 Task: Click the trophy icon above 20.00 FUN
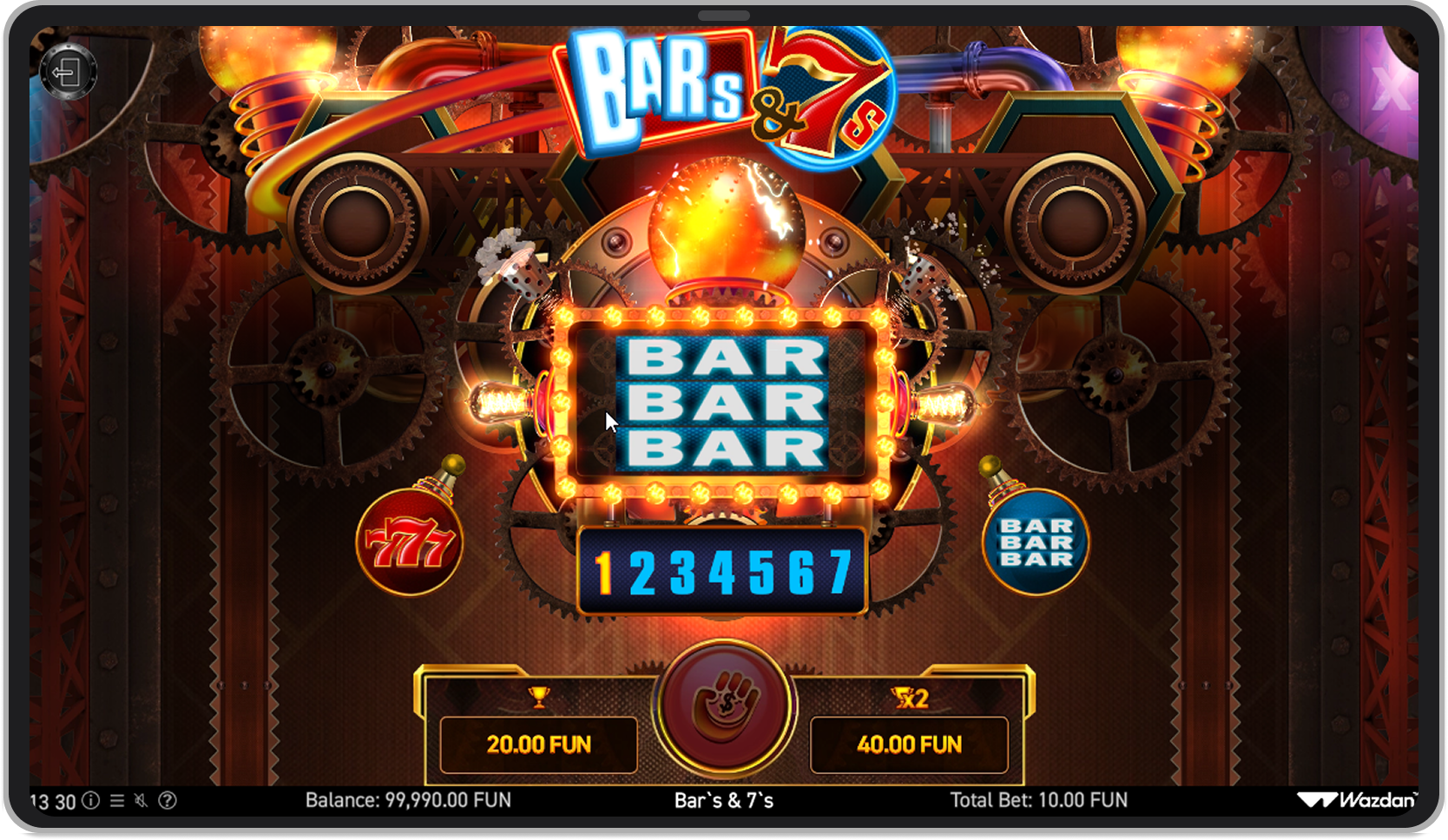[x=536, y=694]
